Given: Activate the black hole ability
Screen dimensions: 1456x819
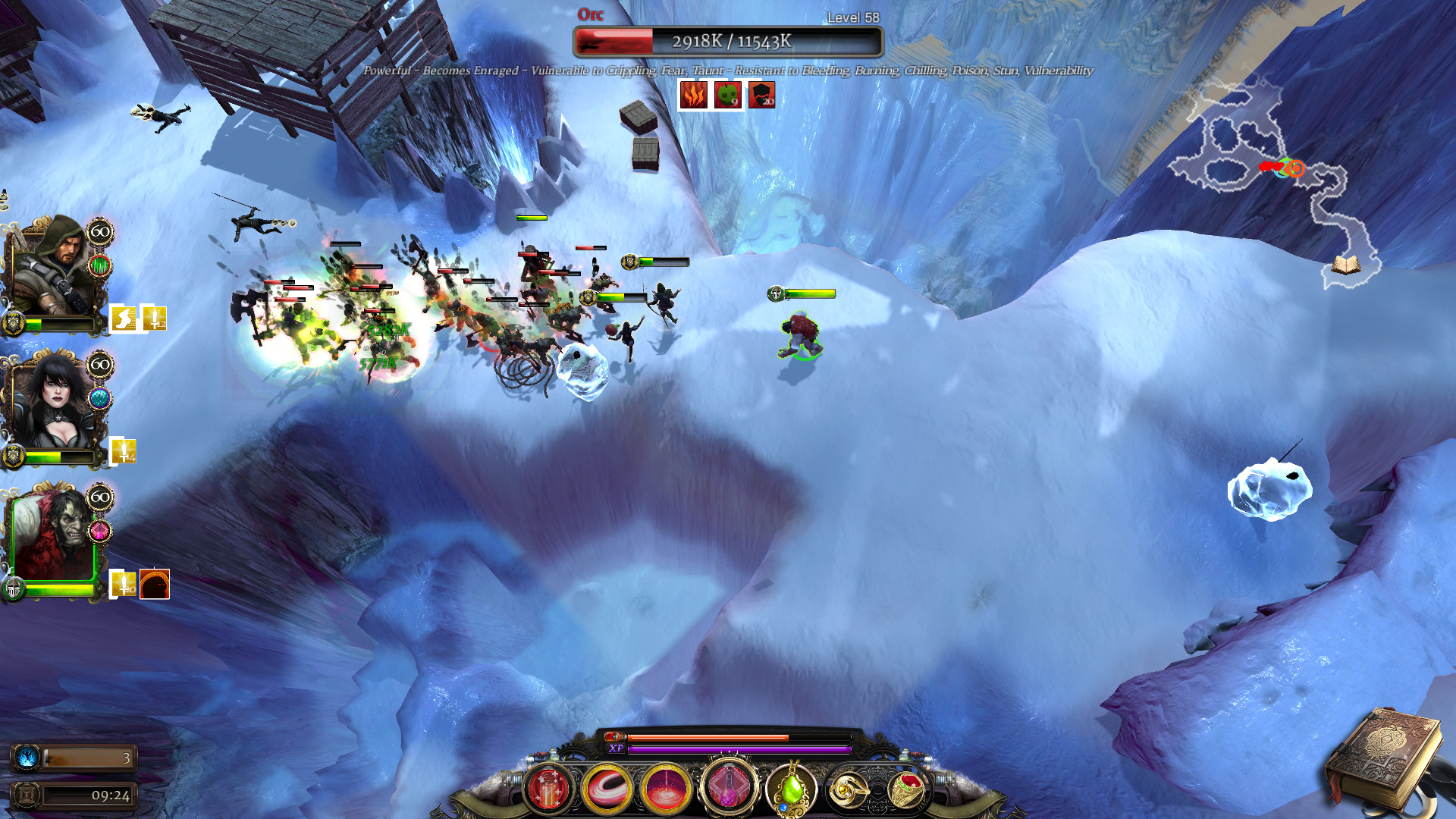Looking at the screenshot, I should pos(607,789).
